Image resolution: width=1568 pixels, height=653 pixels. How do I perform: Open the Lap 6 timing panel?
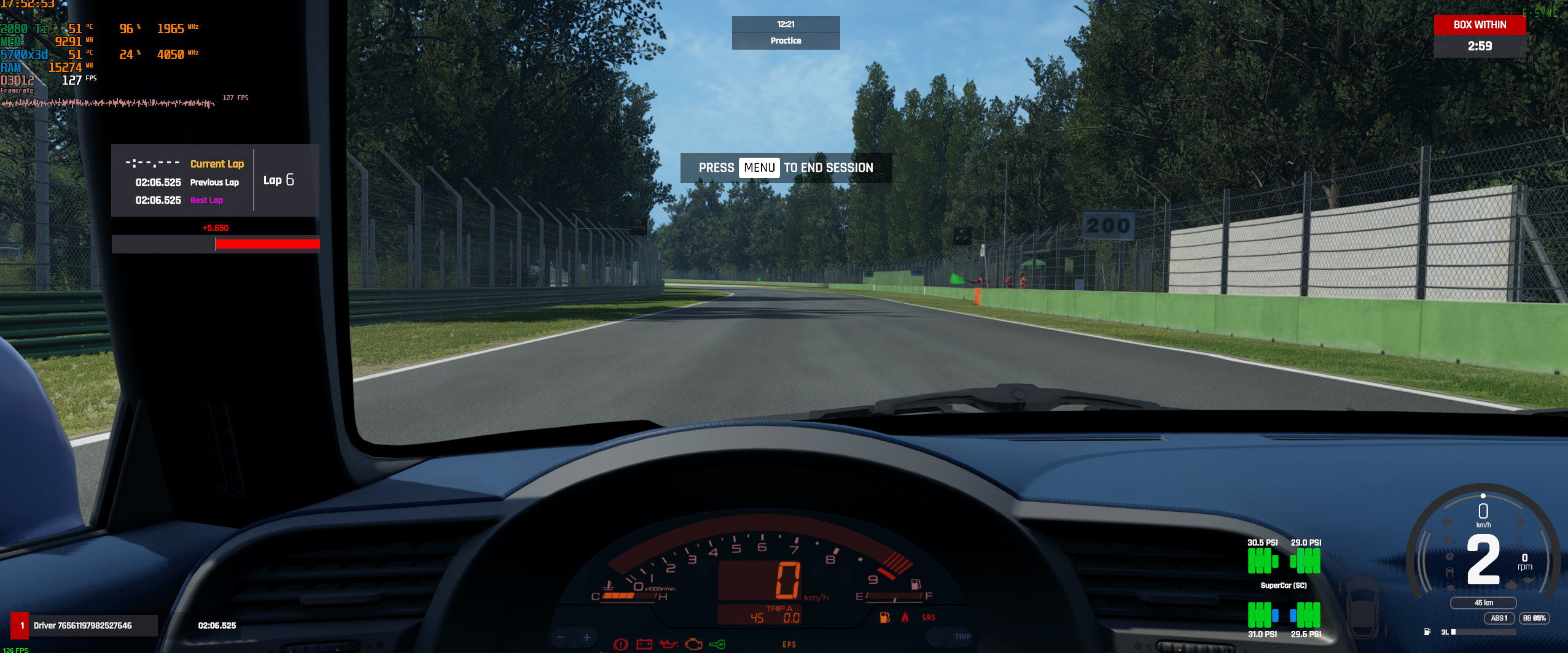point(215,180)
